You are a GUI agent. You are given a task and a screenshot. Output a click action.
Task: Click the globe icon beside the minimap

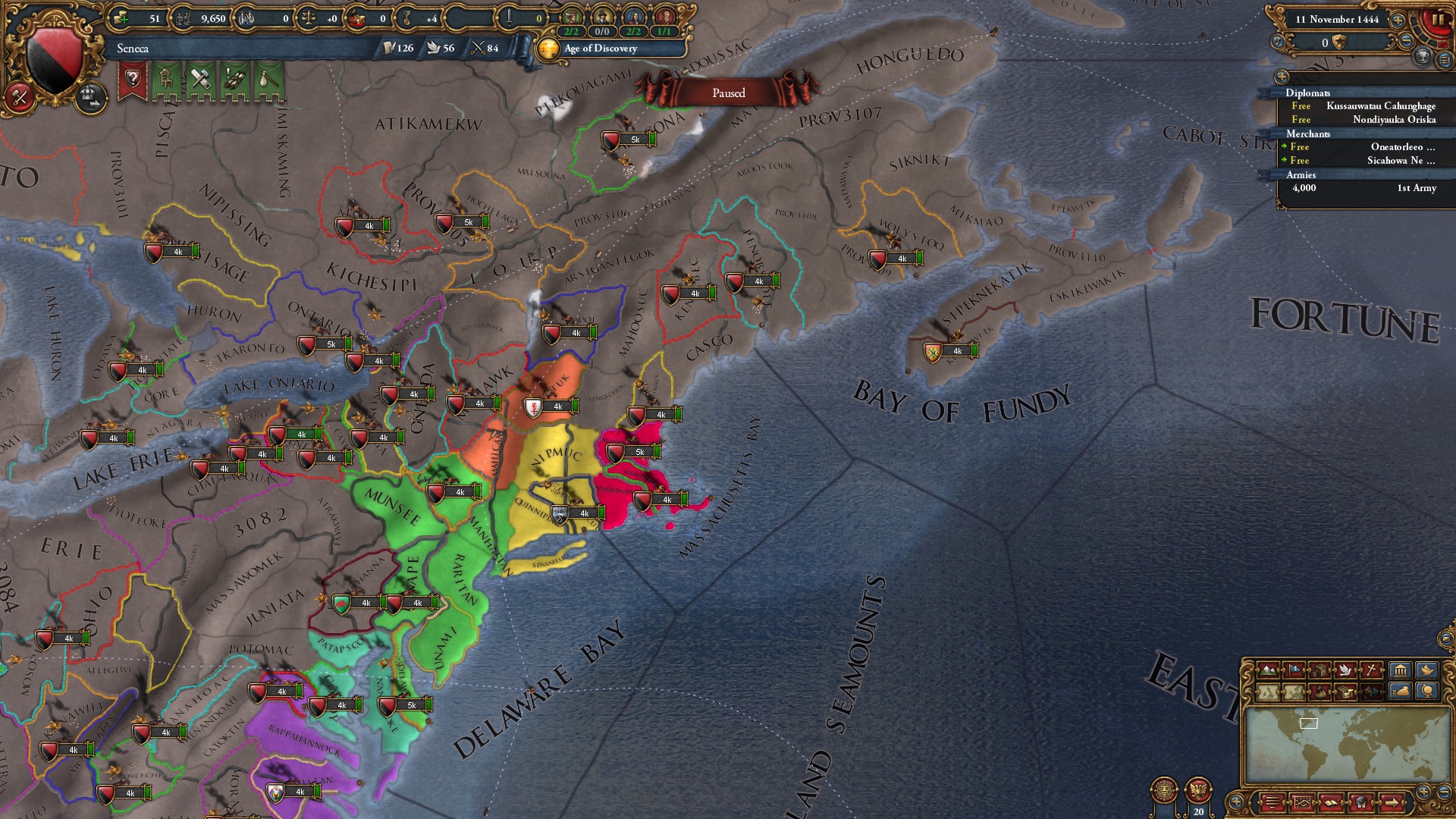[x=1426, y=692]
